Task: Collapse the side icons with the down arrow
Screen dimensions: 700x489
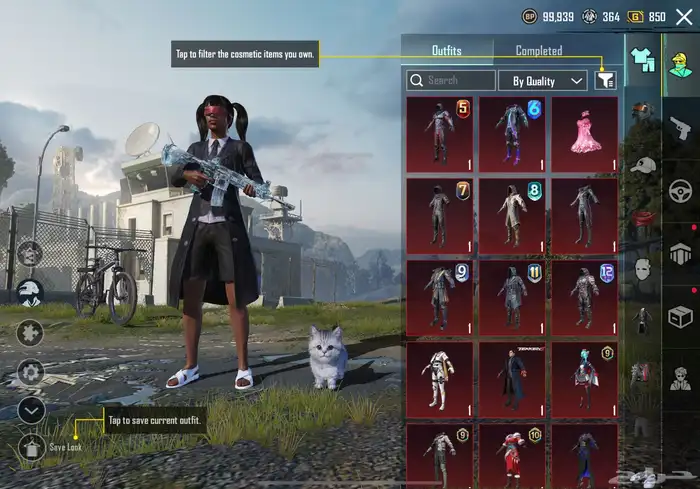Action: 31,409
